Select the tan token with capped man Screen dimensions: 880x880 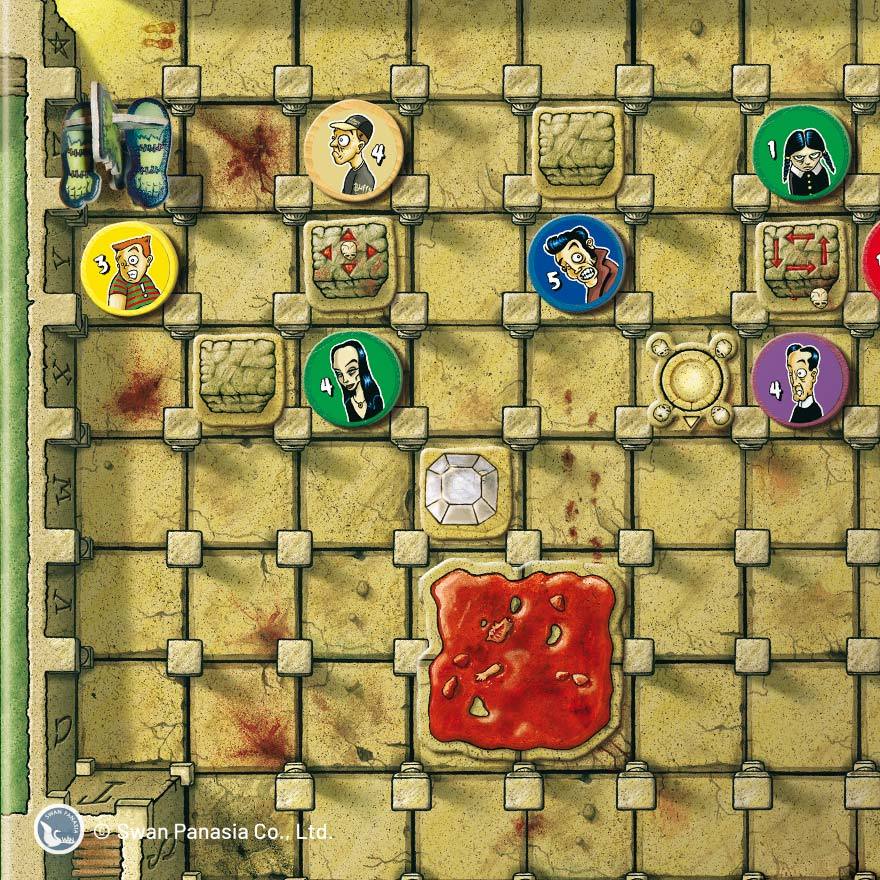353,154
